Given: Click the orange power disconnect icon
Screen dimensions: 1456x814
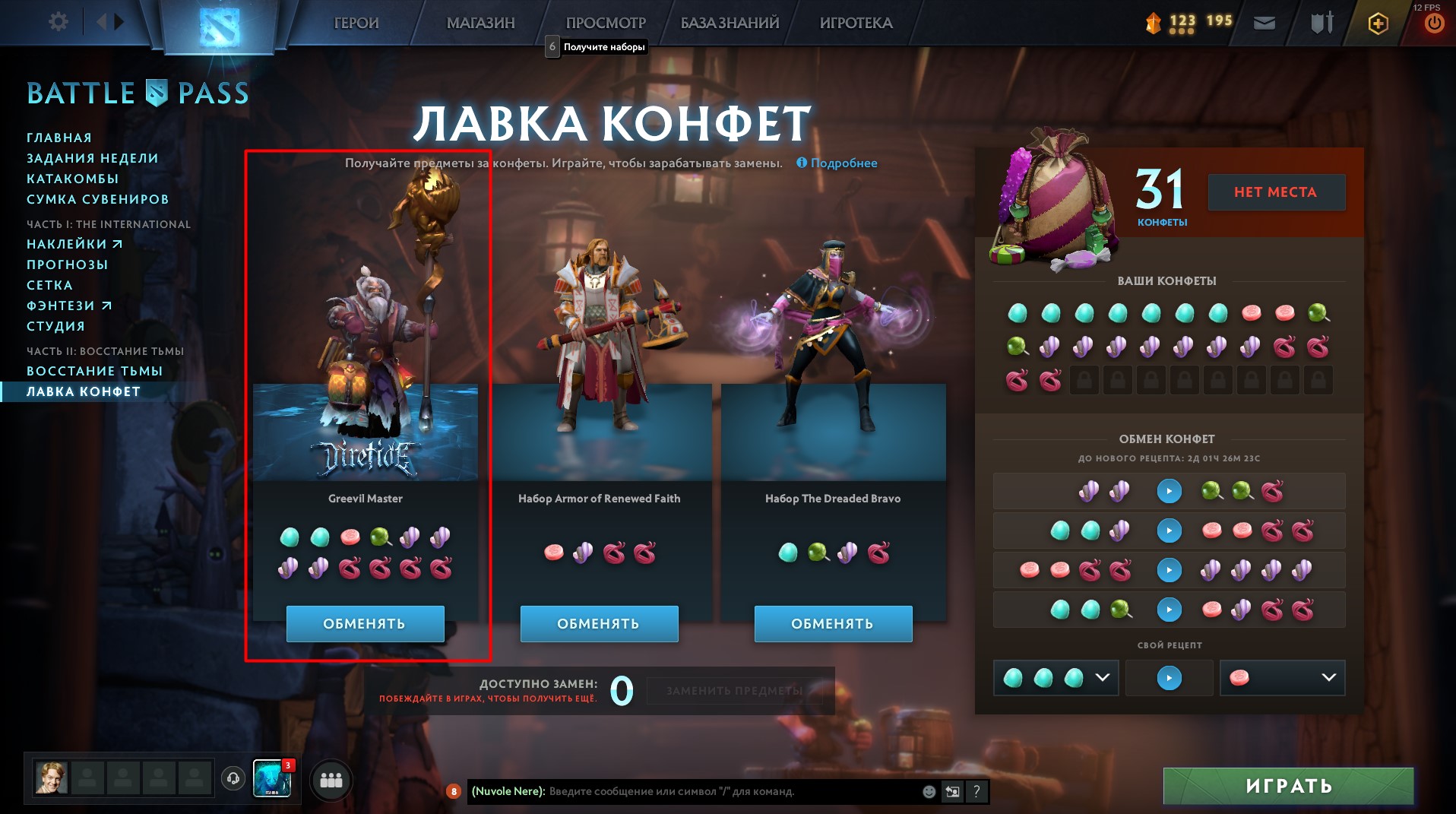Looking at the screenshot, I should tap(1433, 24).
